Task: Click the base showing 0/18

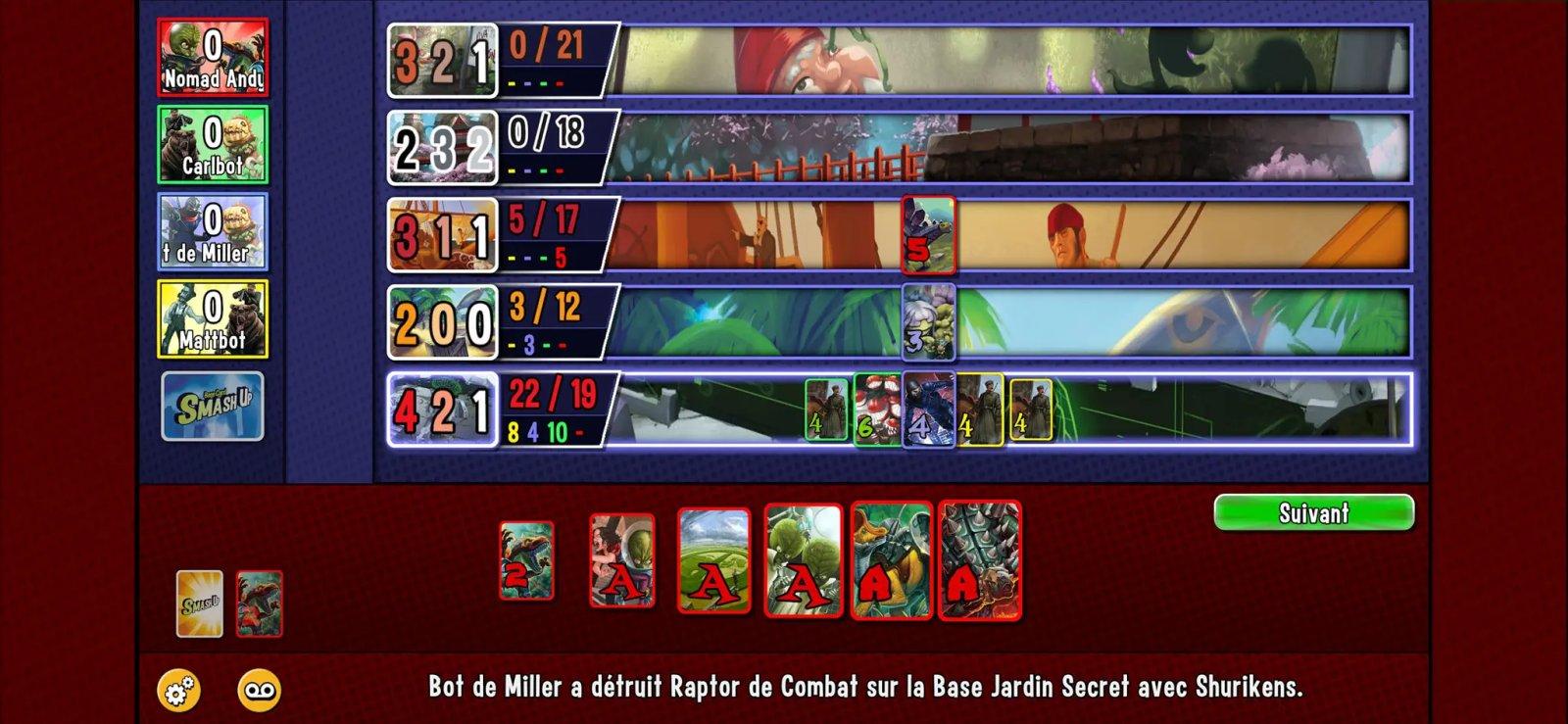Action: coord(980,147)
